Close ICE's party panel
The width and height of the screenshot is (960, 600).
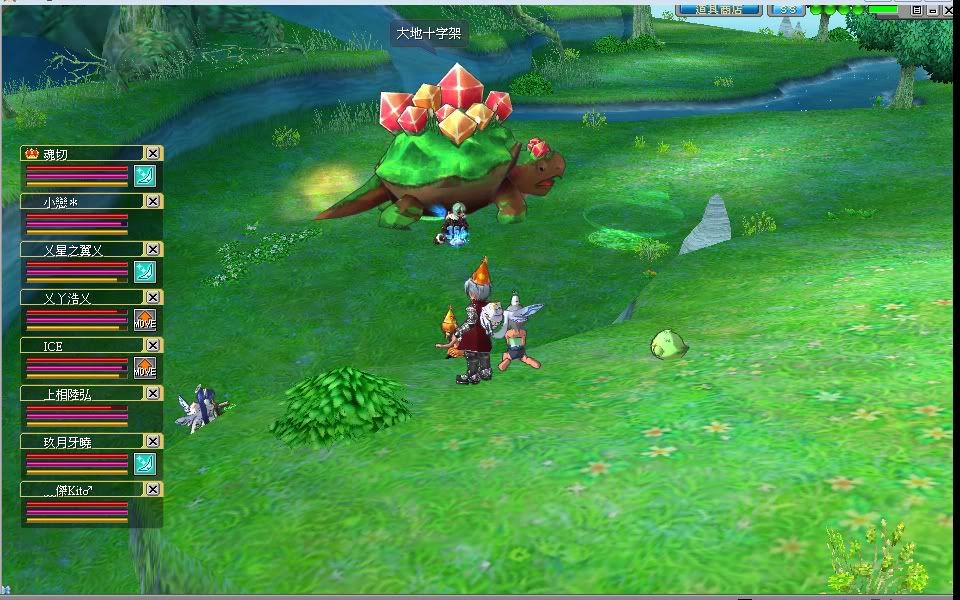coord(153,345)
